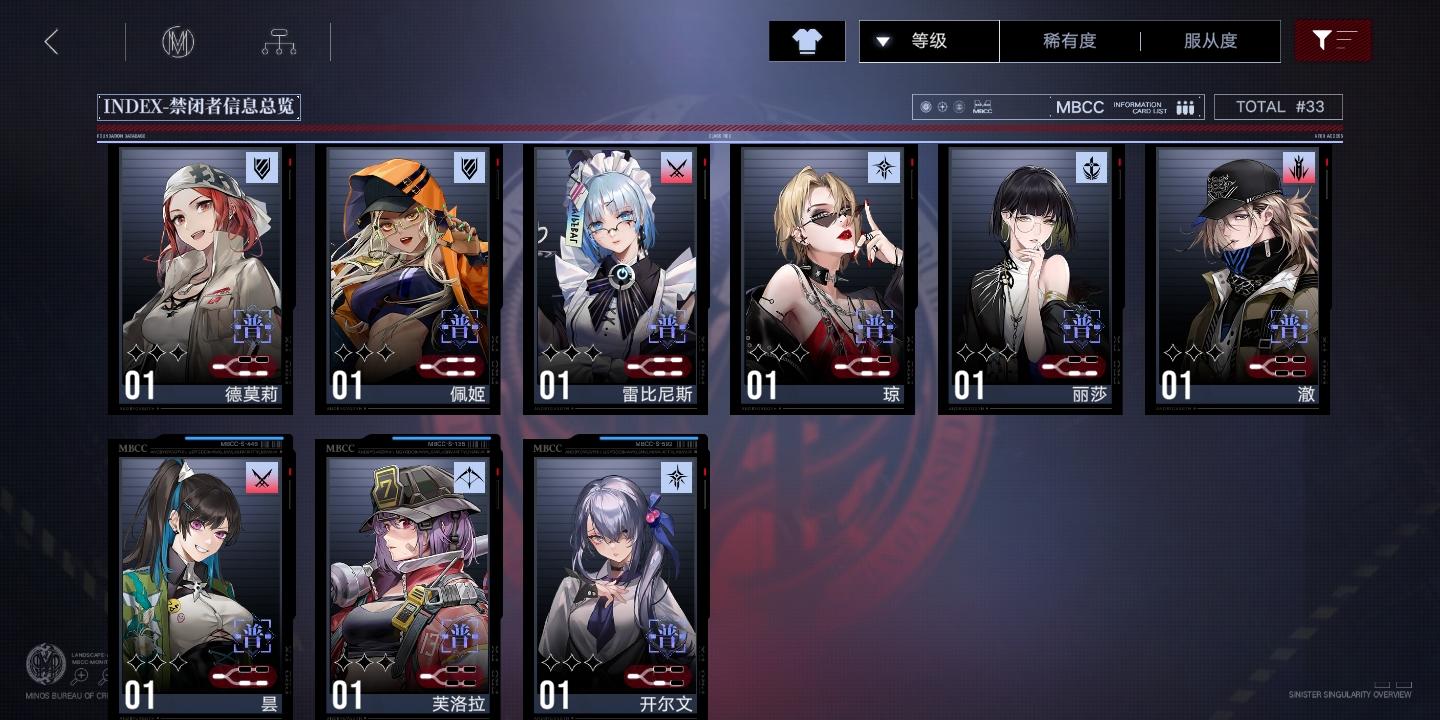Click the 普 rank badge on 澈's card
1440x720 pixels.
tap(1289, 326)
